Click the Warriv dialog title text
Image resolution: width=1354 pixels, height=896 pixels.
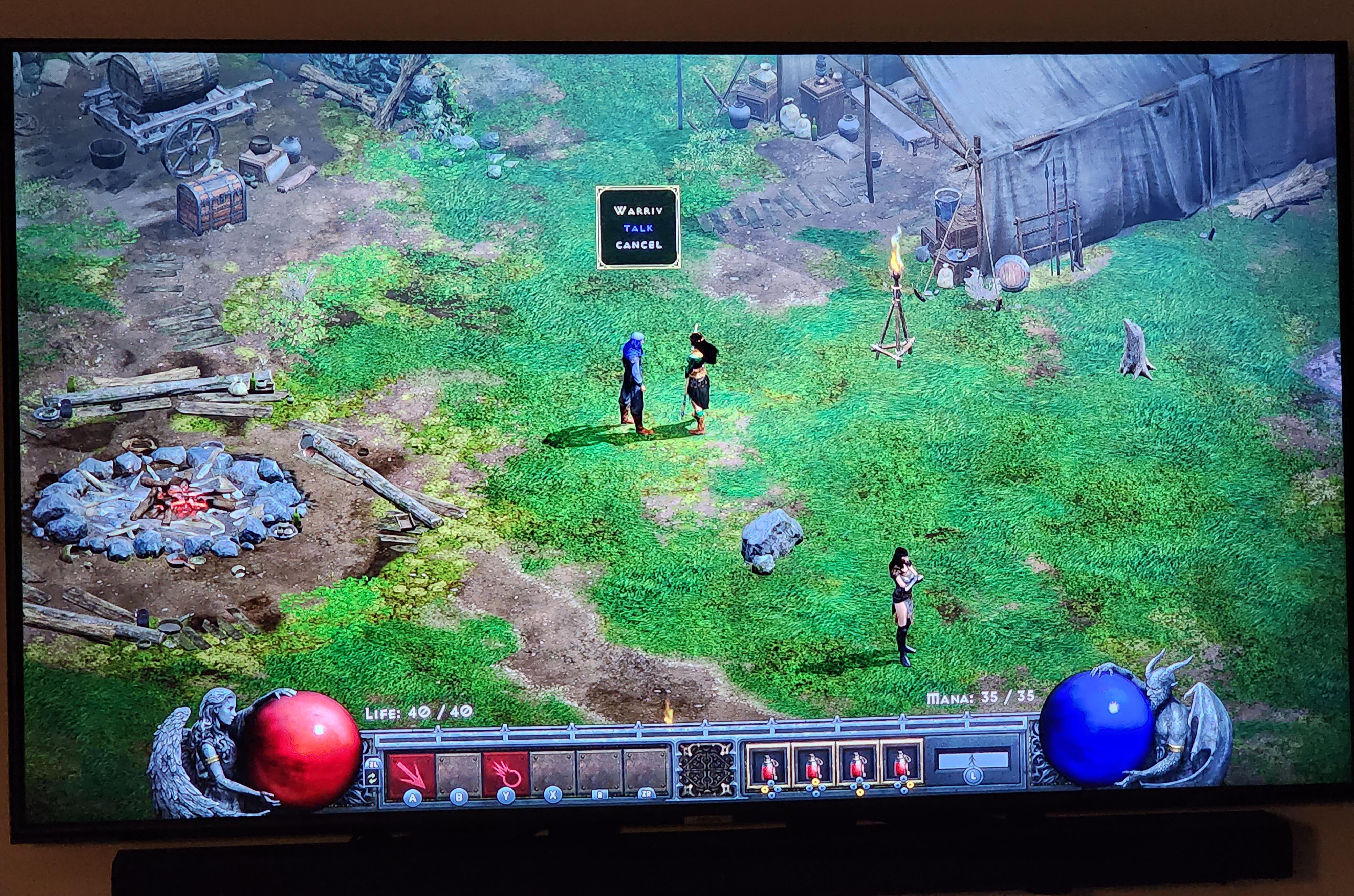(x=639, y=211)
